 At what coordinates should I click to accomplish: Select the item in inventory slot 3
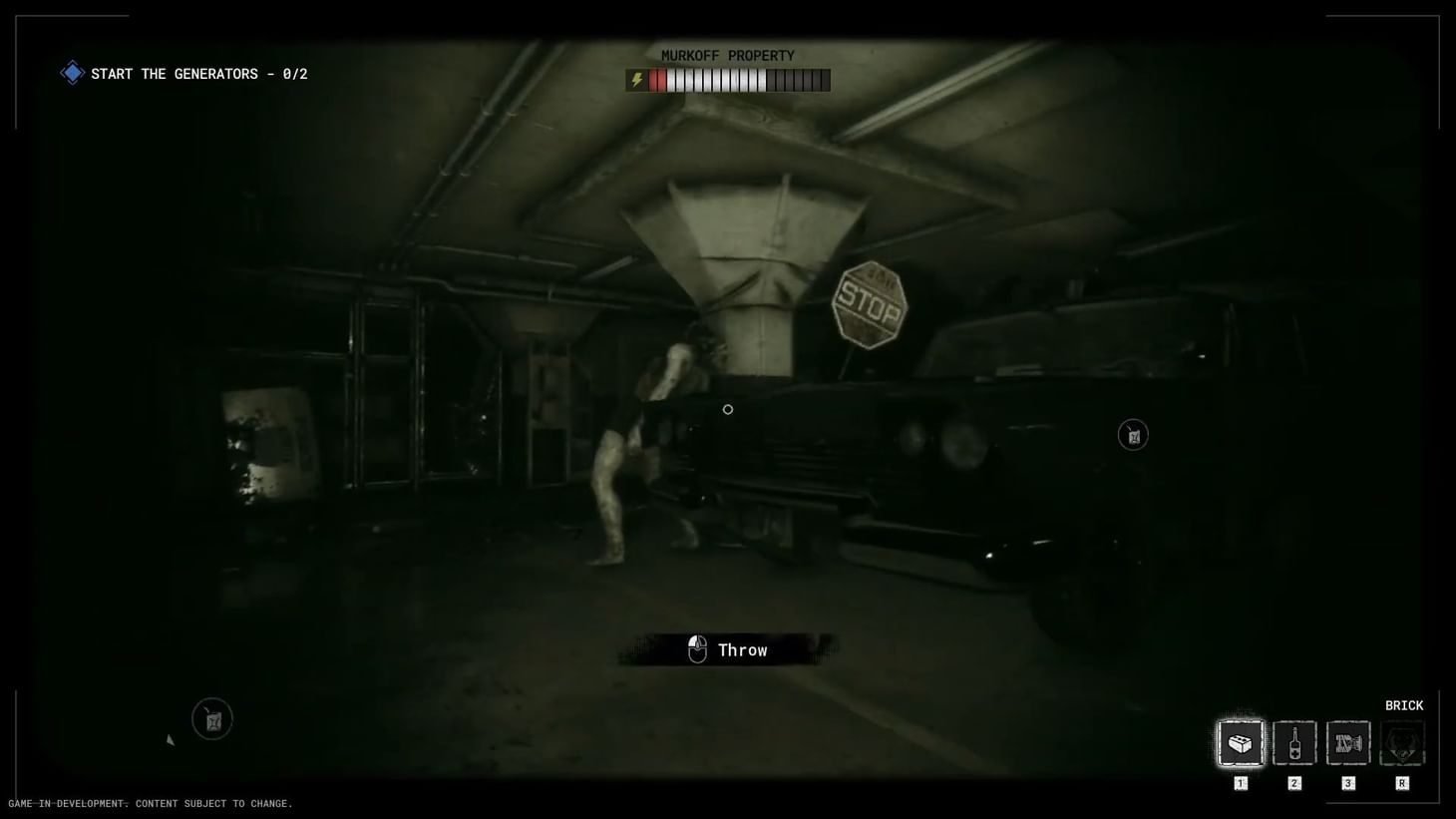point(1347,741)
